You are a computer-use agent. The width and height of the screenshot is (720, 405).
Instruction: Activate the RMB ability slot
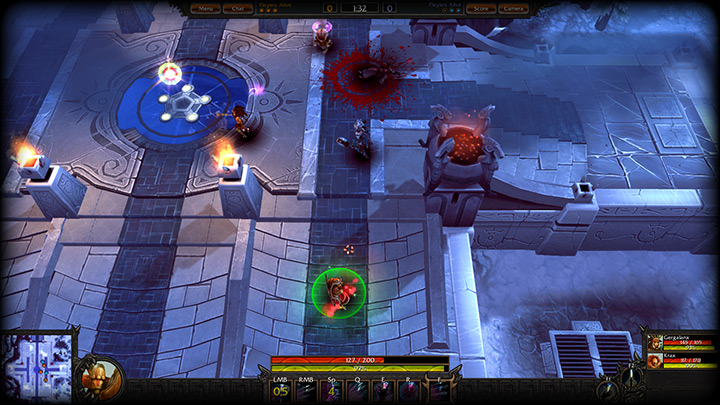point(307,390)
